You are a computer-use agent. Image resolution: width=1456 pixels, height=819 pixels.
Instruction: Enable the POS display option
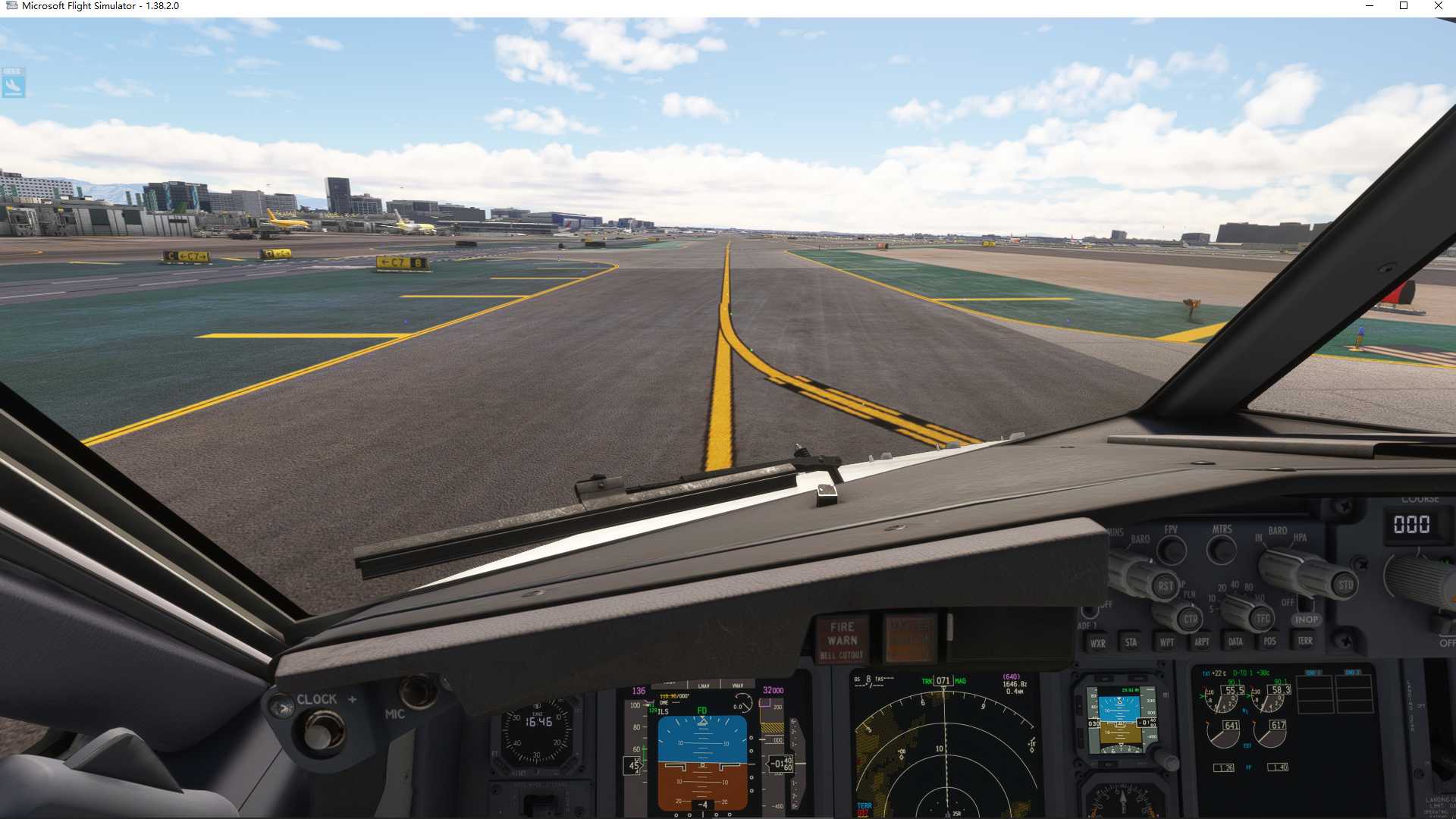(x=1269, y=641)
